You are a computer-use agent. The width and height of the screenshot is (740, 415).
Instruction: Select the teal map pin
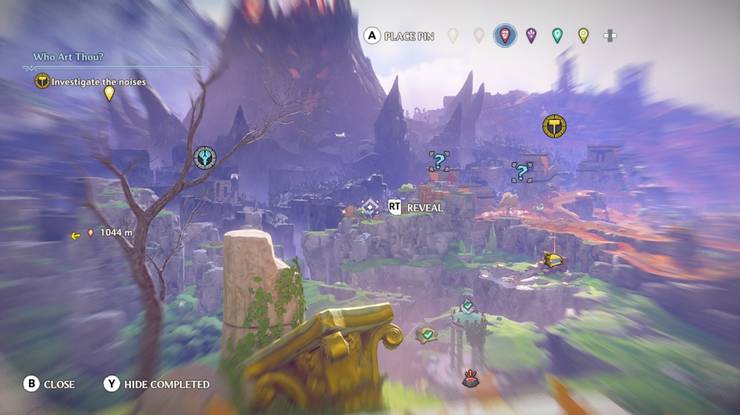point(557,36)
